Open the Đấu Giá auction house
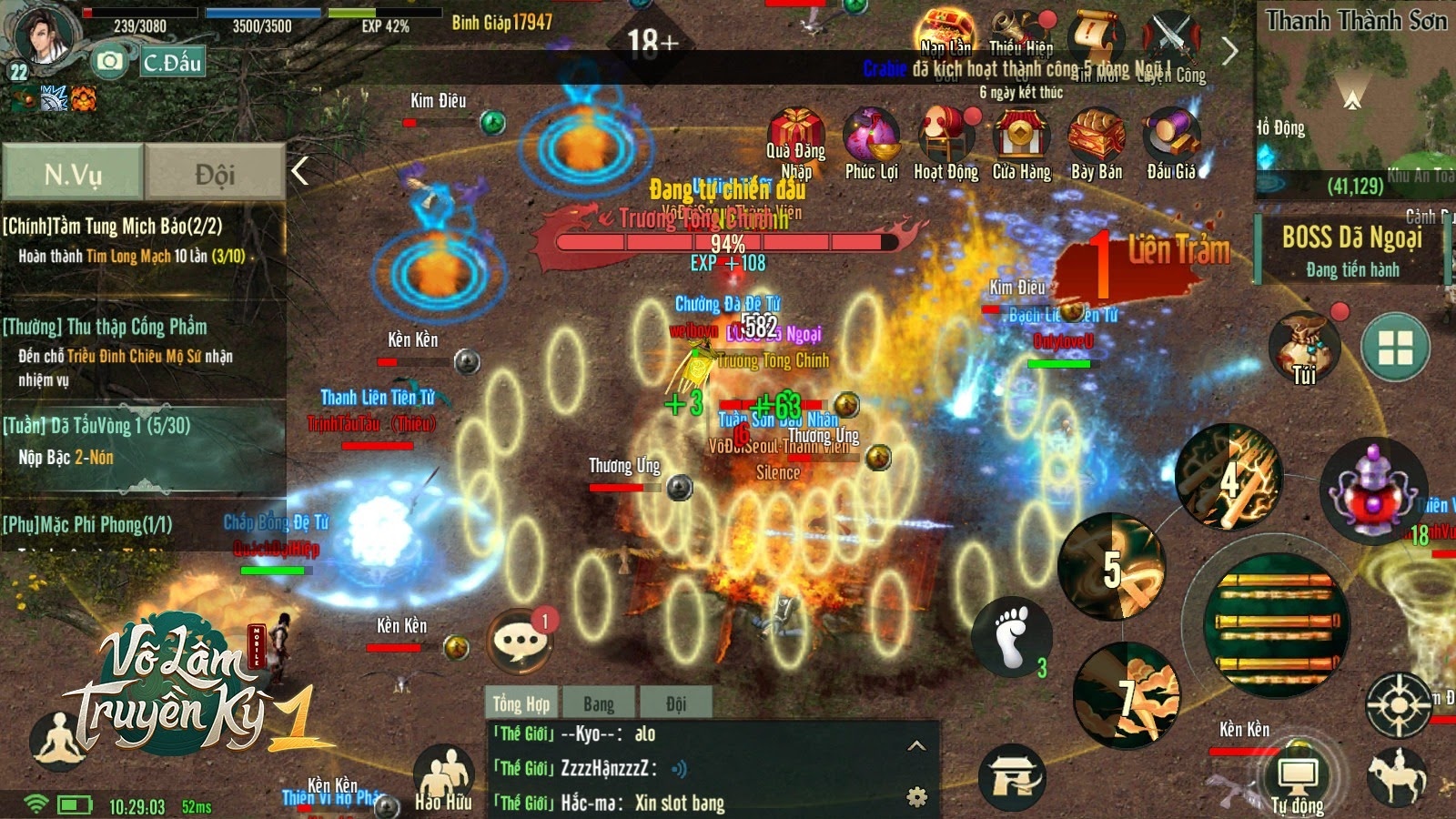This screenshot has width=1456, height=819. point(1171,135)
